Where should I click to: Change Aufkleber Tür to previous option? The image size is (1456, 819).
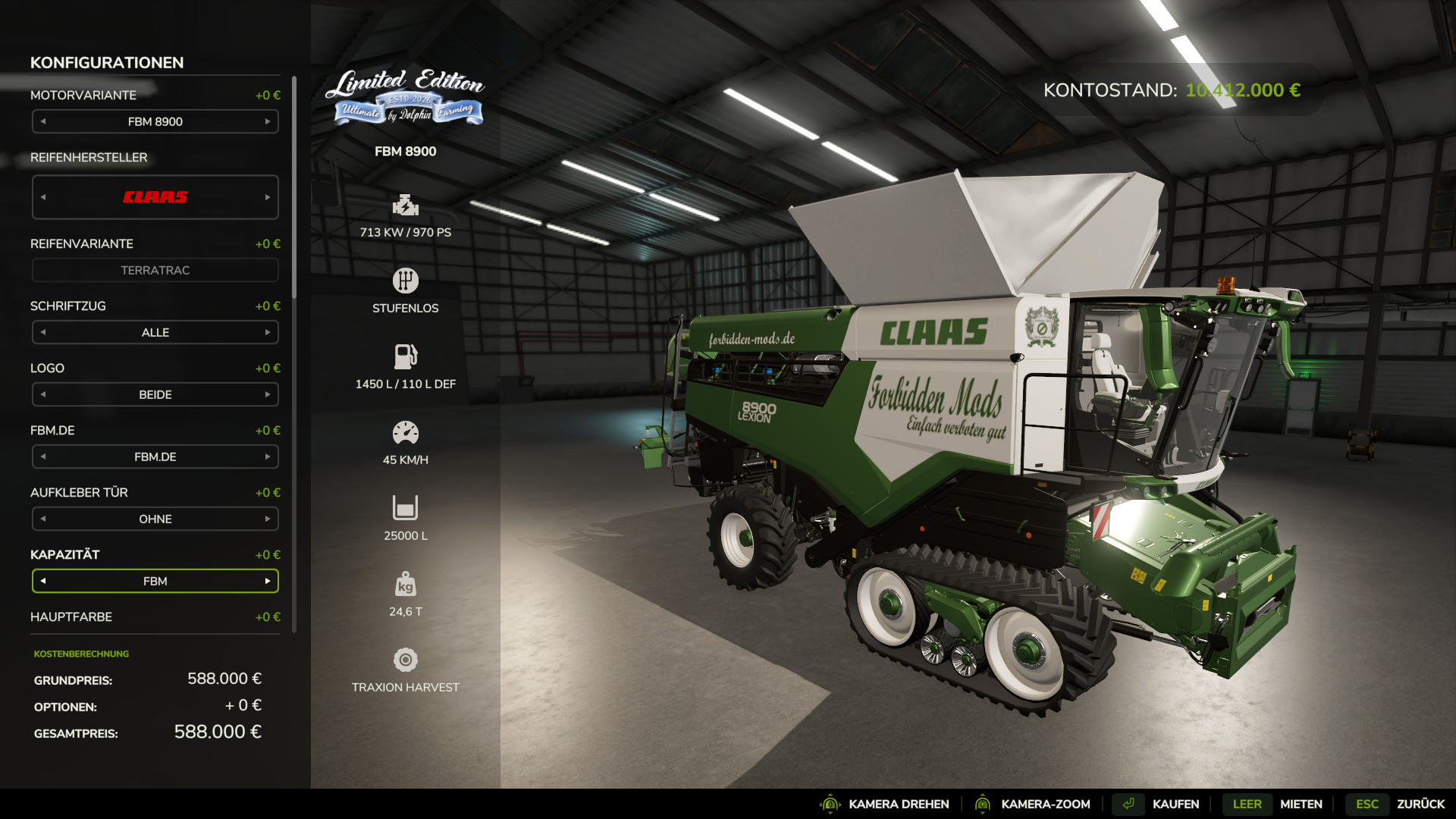43,519
